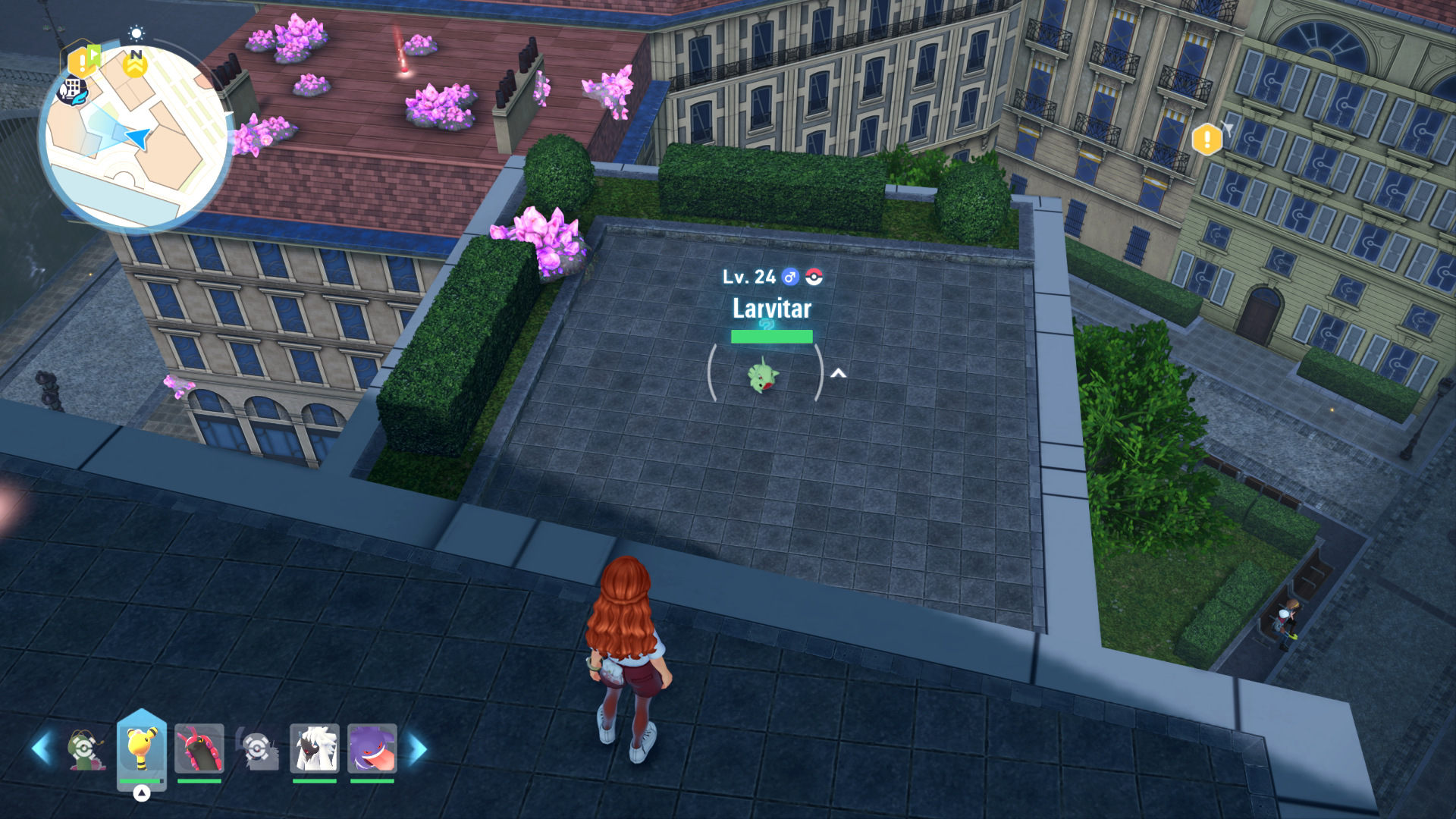Click the yellow north chevron marker on minimap
1456x819 pixels.
coord(136,67)
